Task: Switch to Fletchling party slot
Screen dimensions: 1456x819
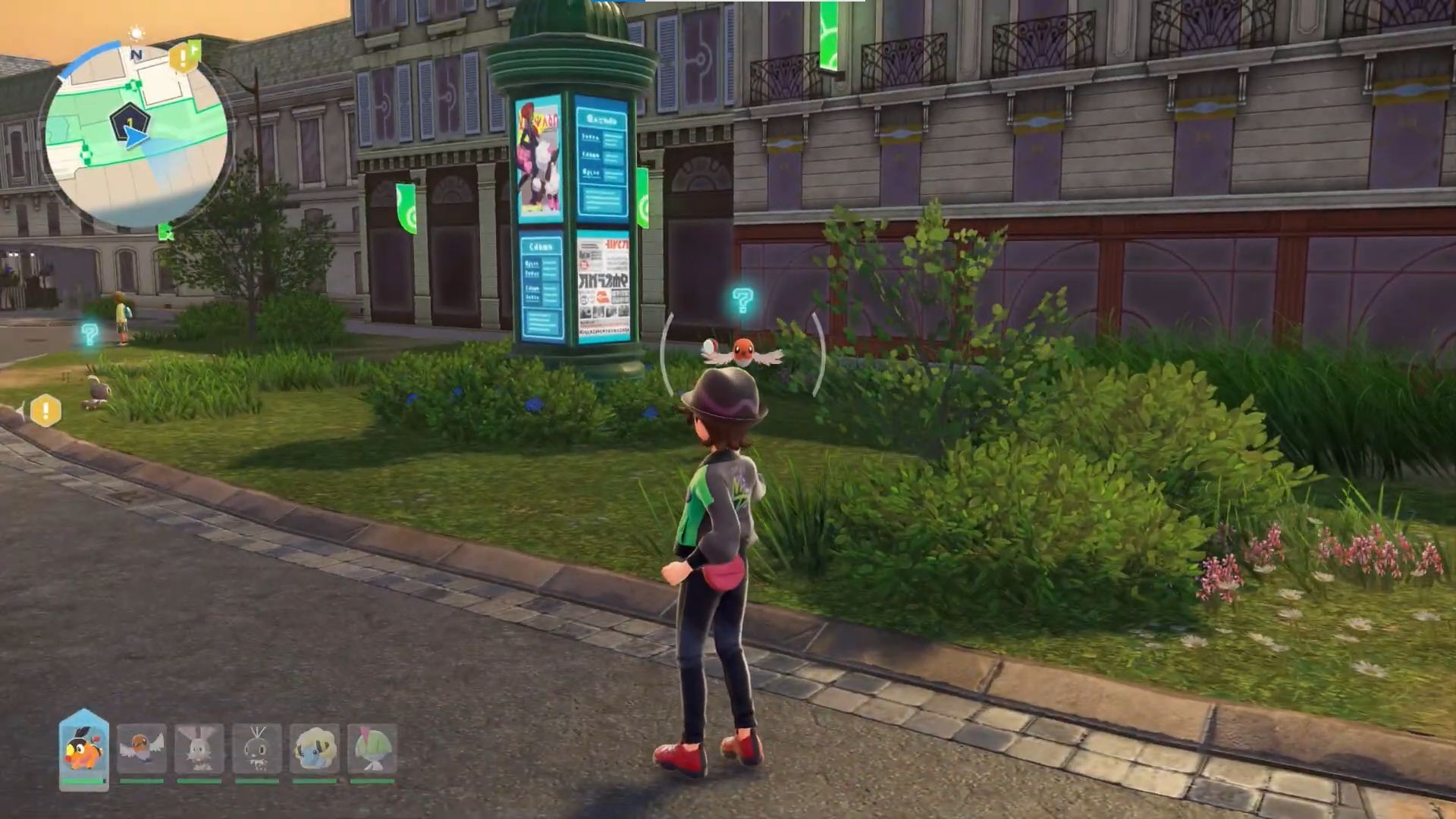Action: coord(142,748)
